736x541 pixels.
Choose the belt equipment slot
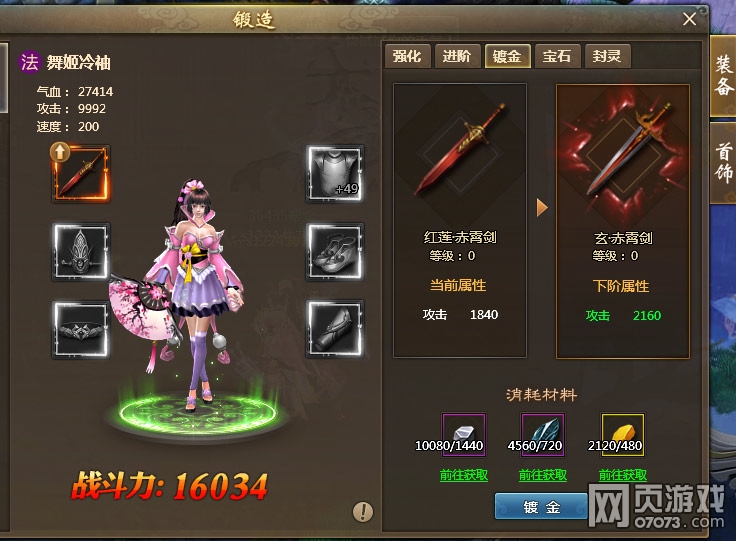click(82, 329)
